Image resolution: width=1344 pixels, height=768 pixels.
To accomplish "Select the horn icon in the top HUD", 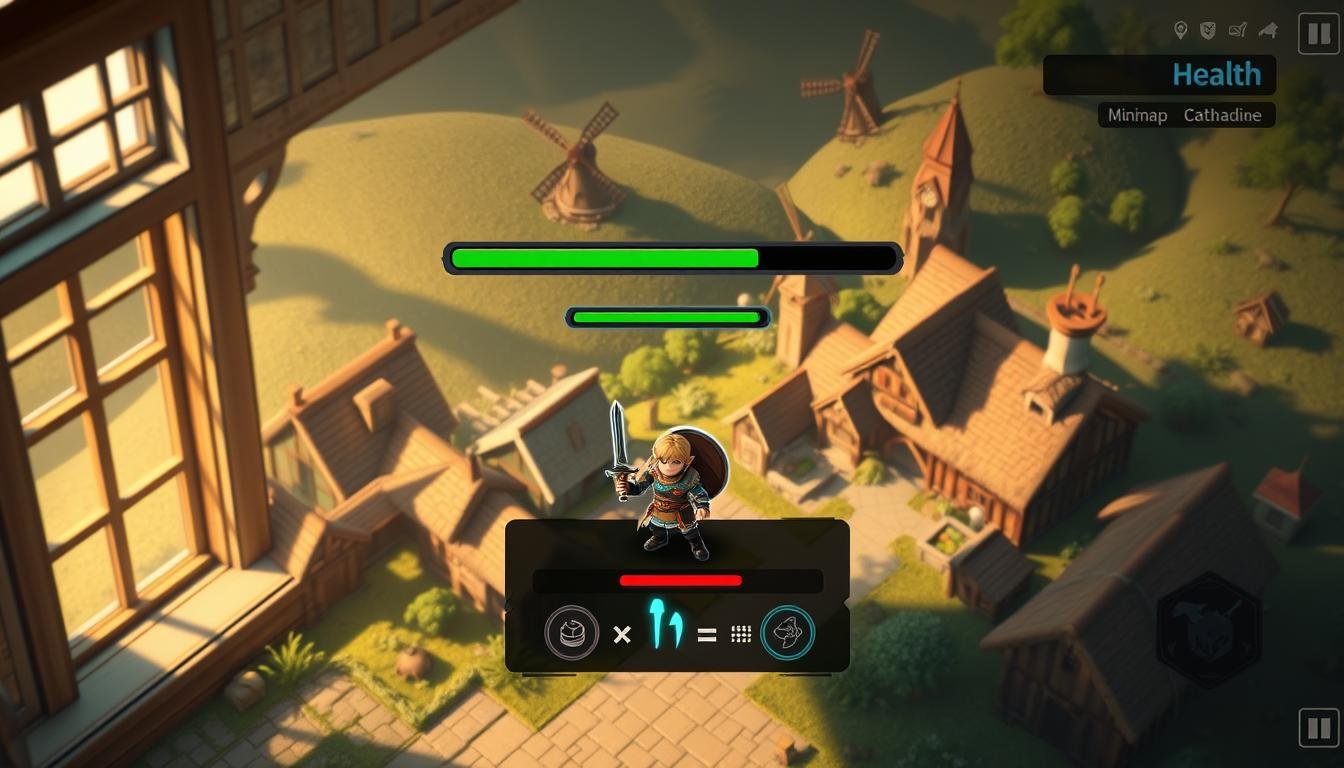I will 1267,30.
